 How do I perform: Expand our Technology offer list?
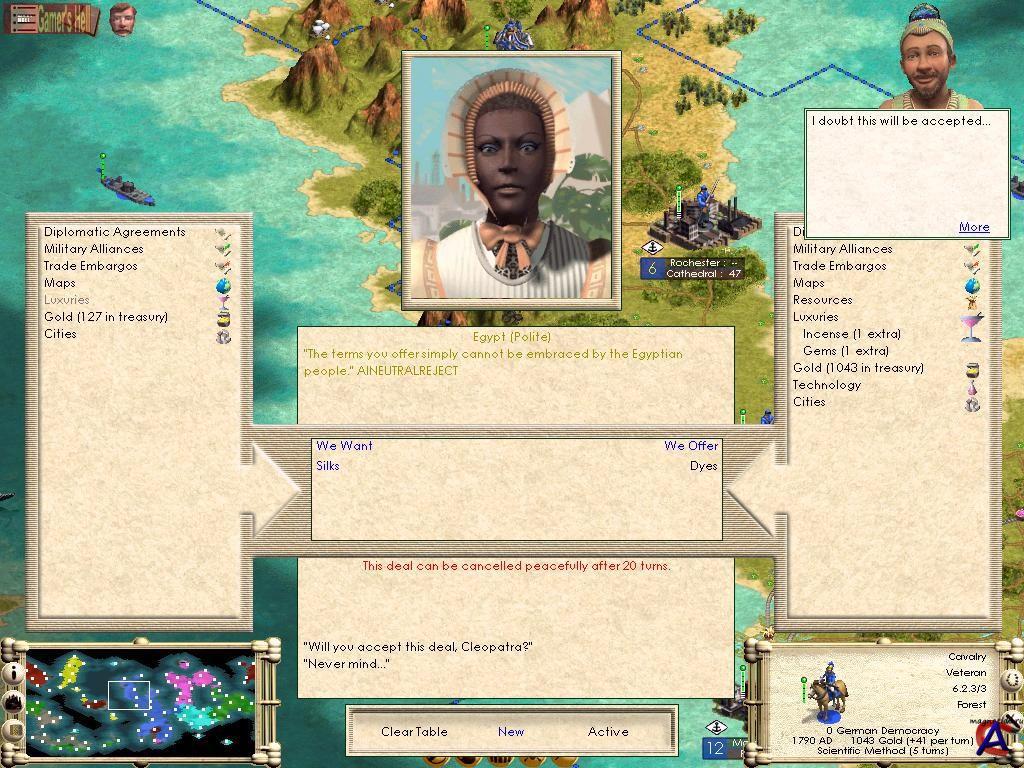click(x=826, y=385)
